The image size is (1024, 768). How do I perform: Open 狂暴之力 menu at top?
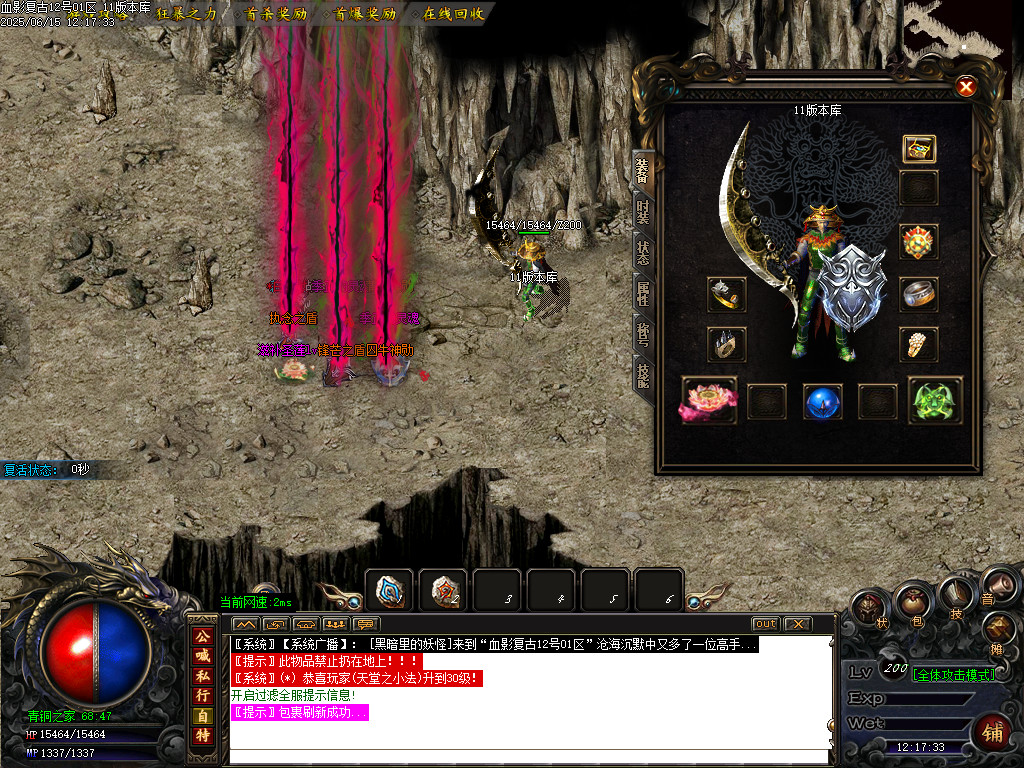click(x=187, y=14)
